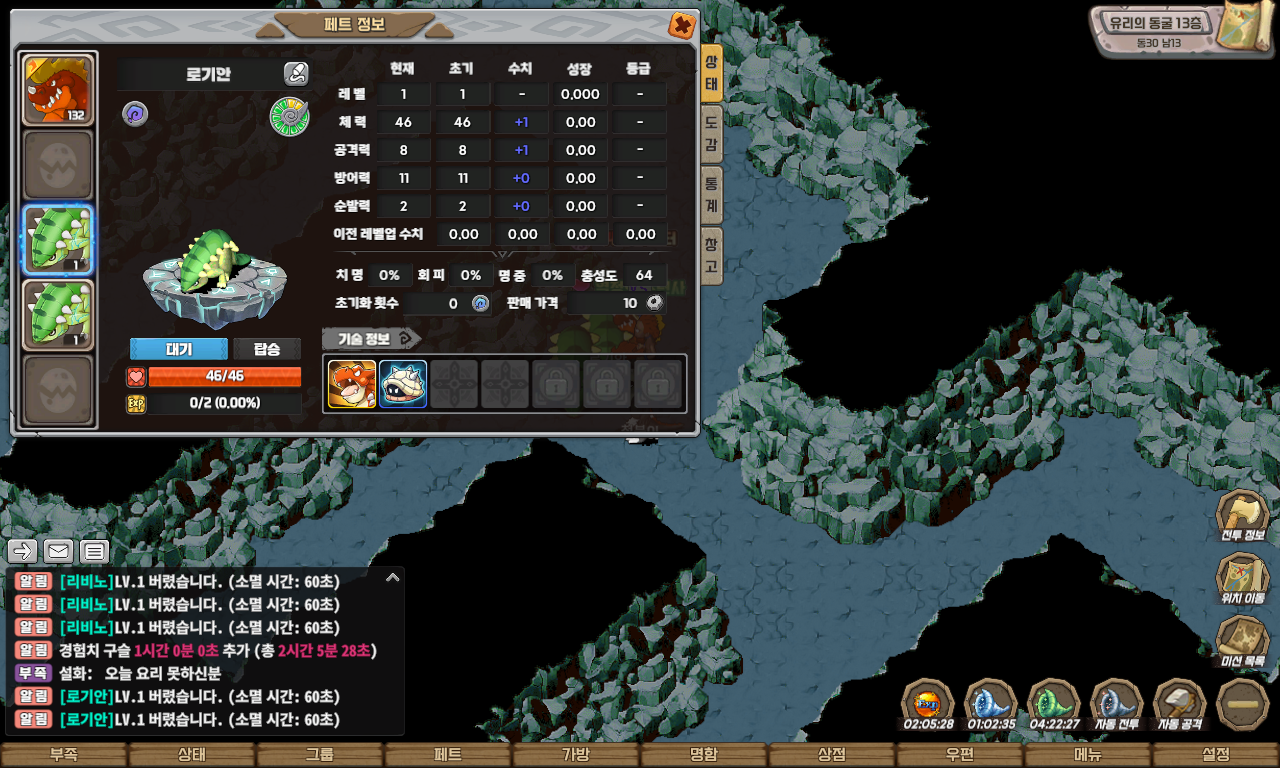Select the orange beast skill icon

pyautogui.click(x=352, y=384)
